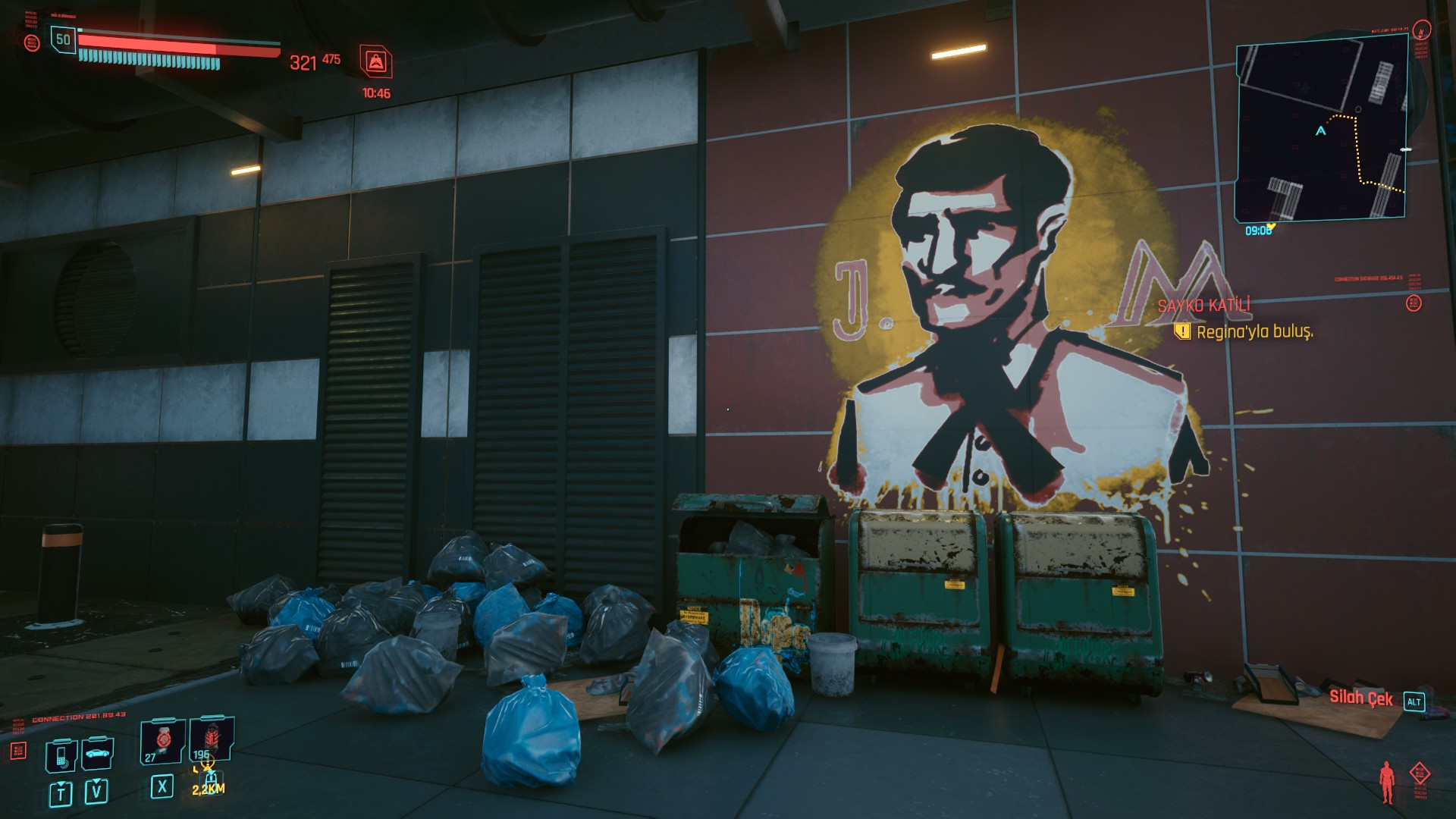
Task: Select the level 50 badge
Action: tap(63, 39)
